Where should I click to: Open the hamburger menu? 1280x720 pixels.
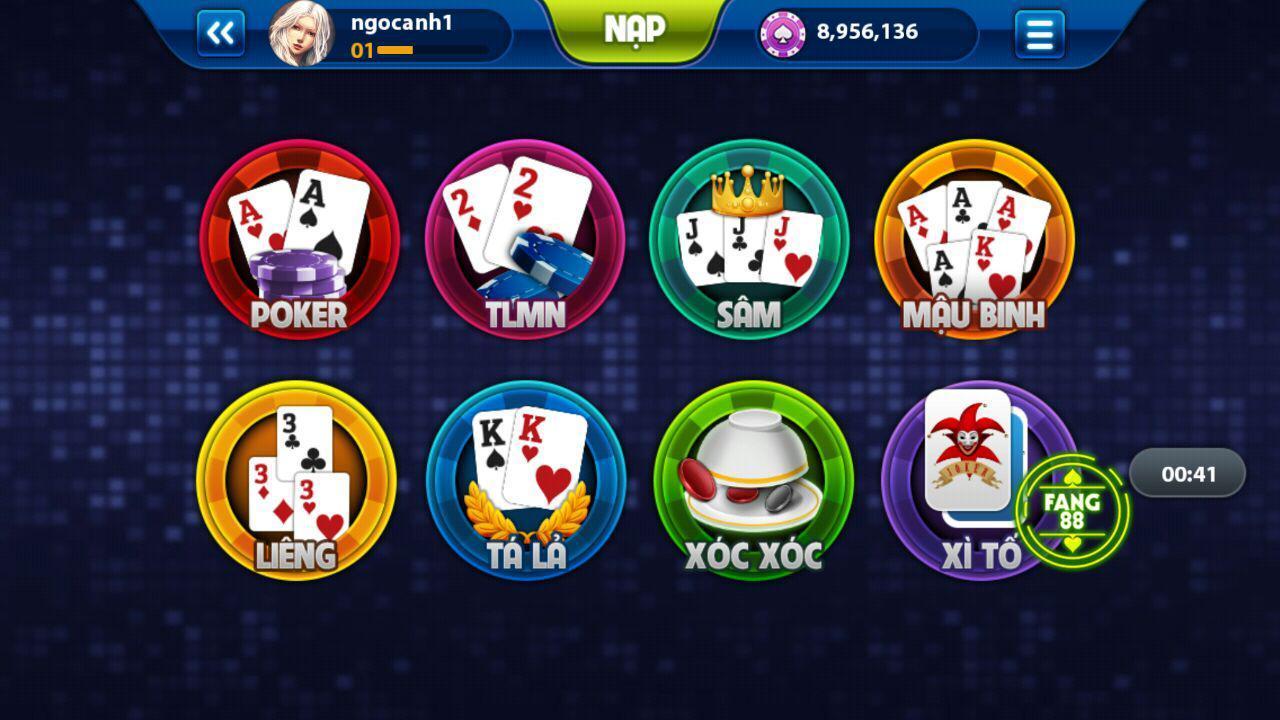point(1039,34)
